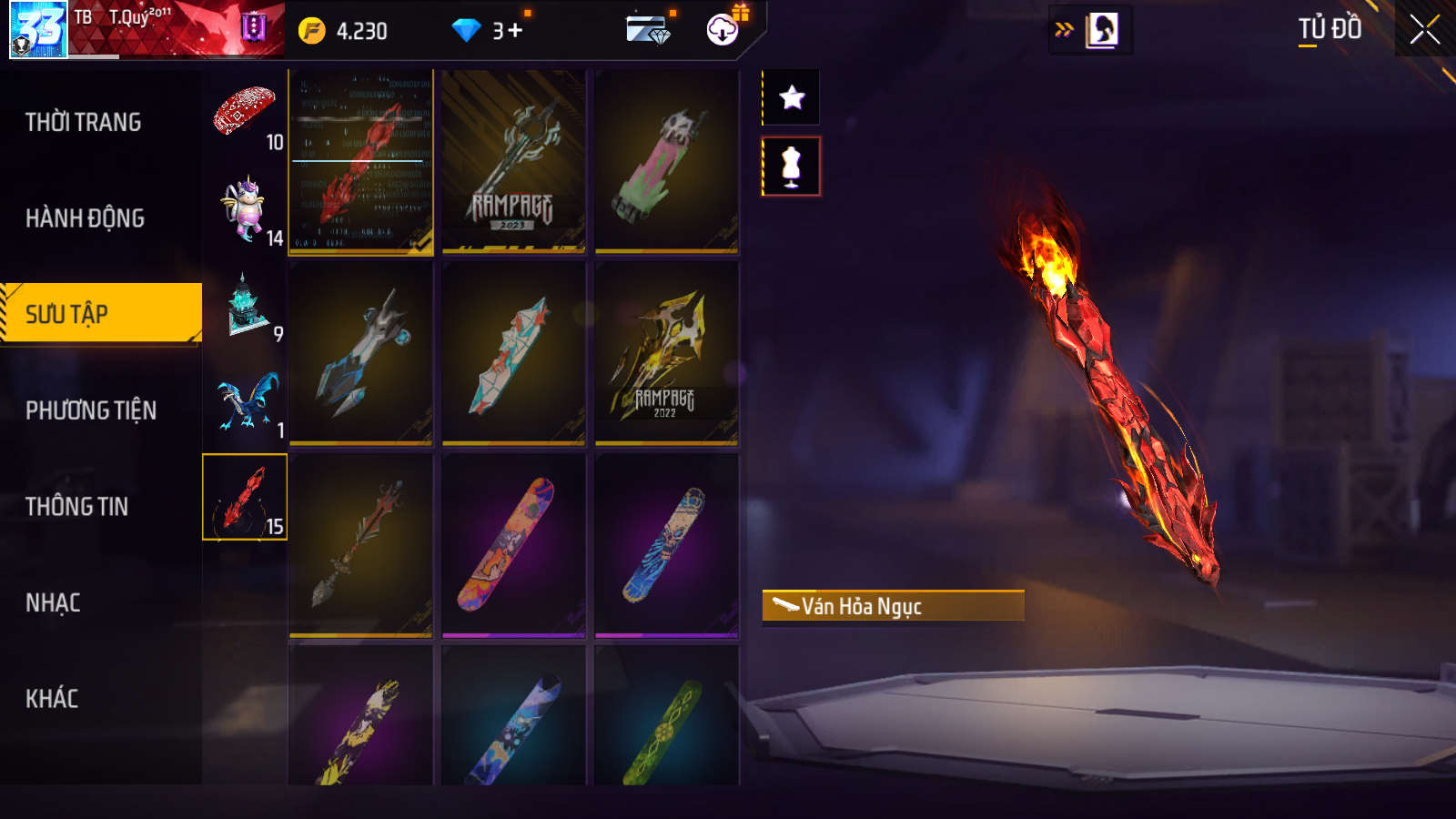This screenshot has height=819, width=1456.
Task: Close the Tủ Đồ wardrobe screen
Action: pos(1424,29)
